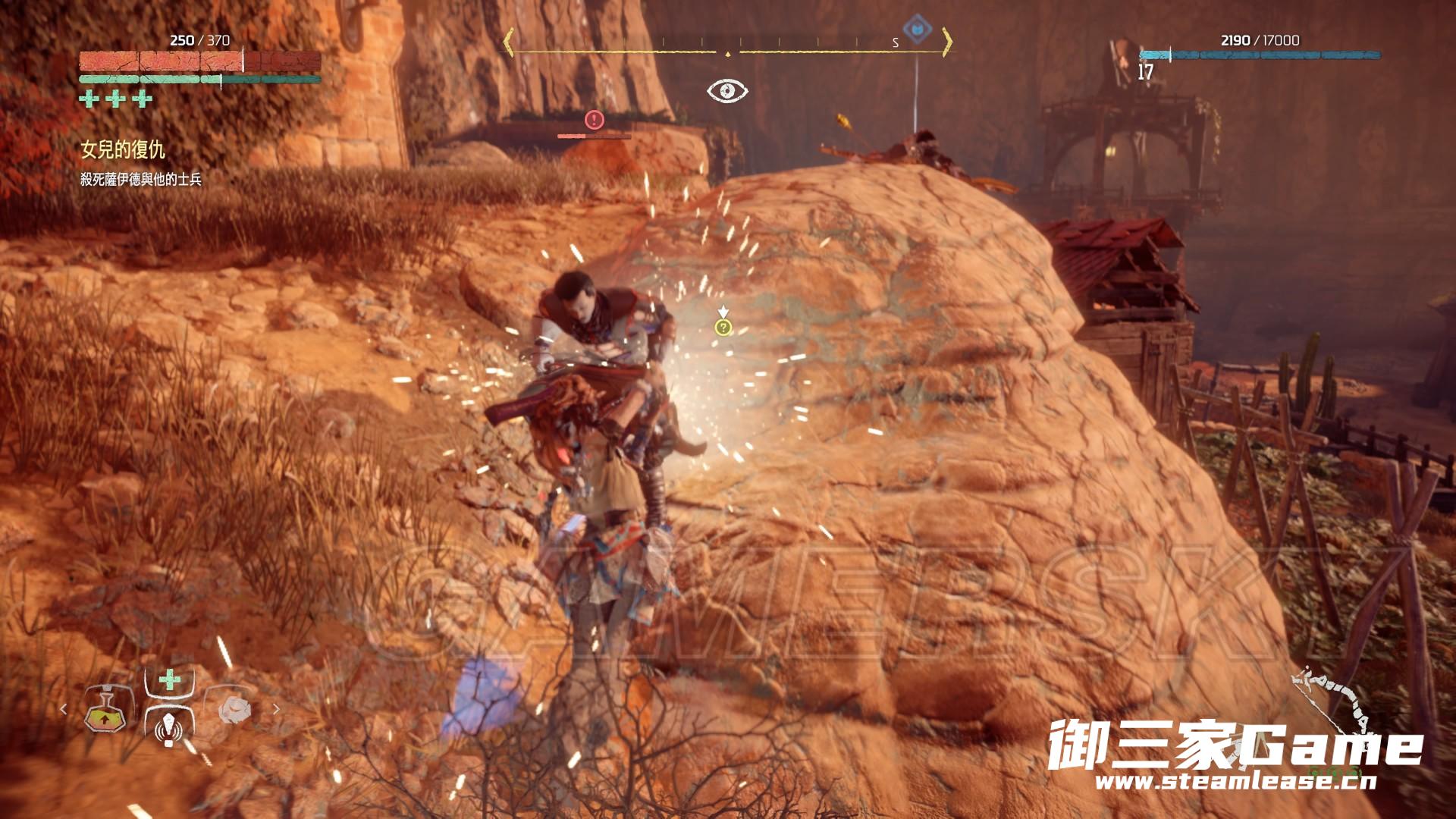Use the green cross medicine pouch
Screen dimensions: 1456x819
(170, 679)
